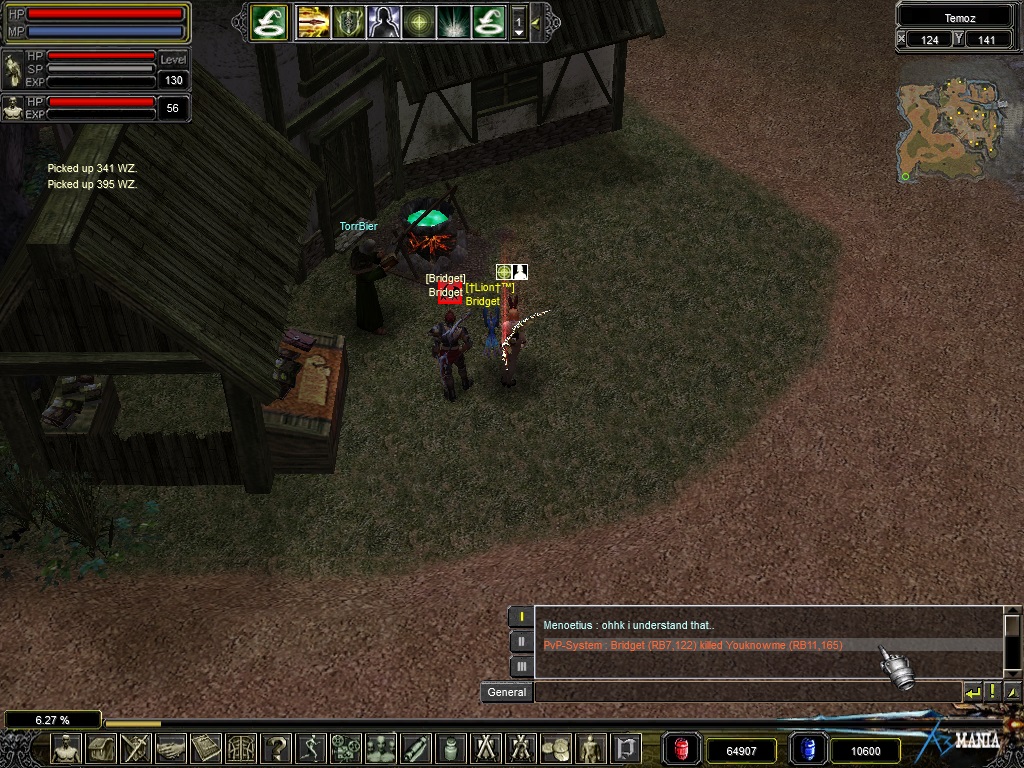Viewport: 1024px width, 768px height.
Task: Select the green crosshair target skill
Action: (419, 21)
